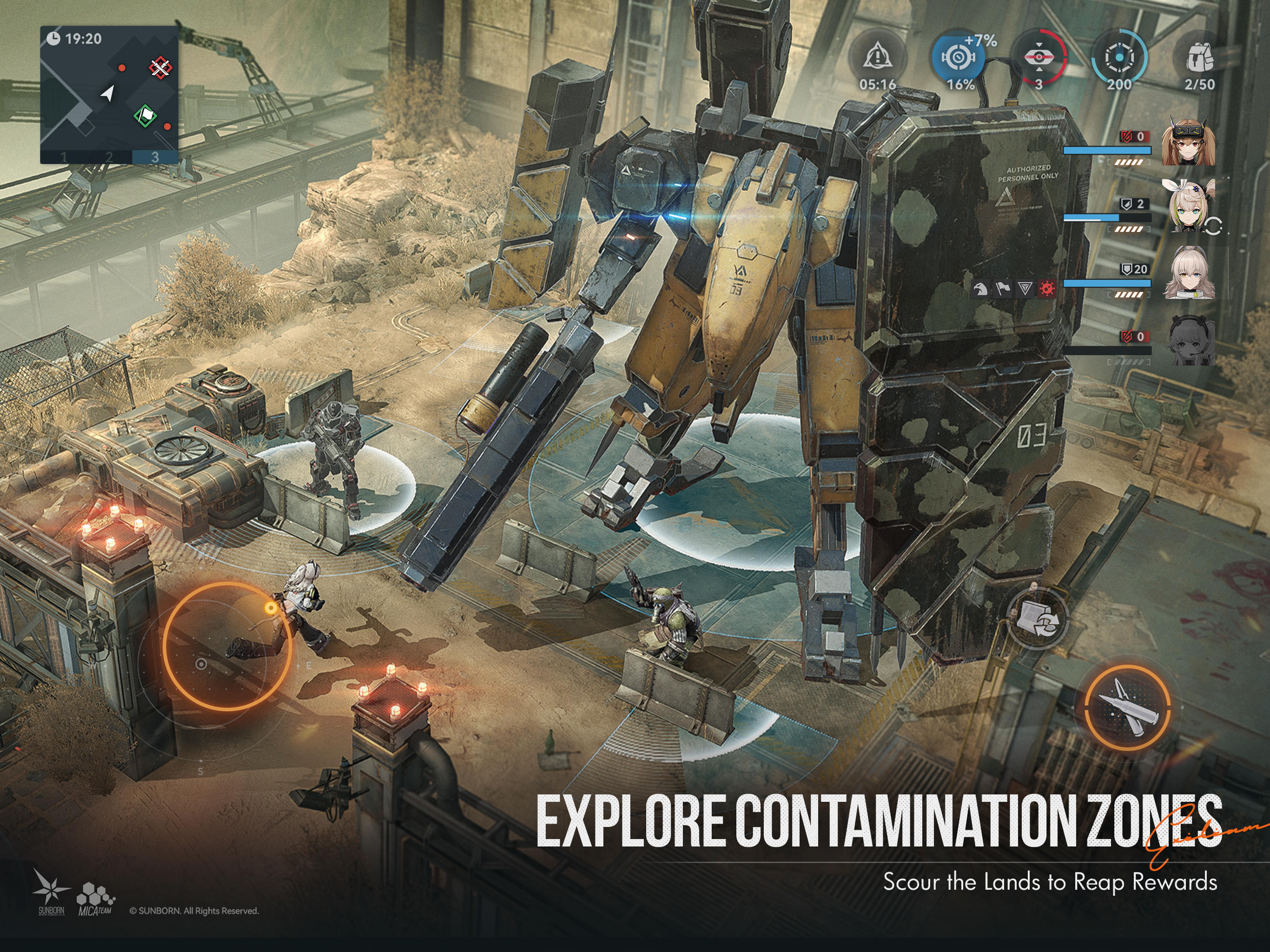Click the hexagon resource icon showing 200
Image resolution: width=1270 pixels, height=952 pixels.
point(1119,58)
